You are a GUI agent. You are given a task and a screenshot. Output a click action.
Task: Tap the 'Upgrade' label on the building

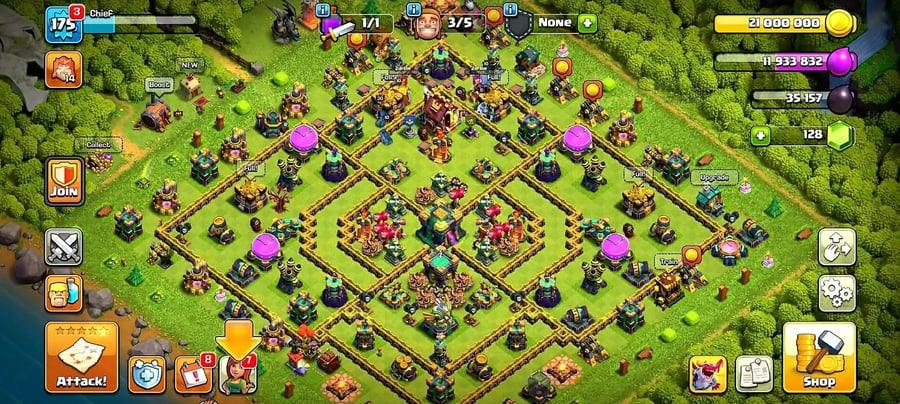714,176
